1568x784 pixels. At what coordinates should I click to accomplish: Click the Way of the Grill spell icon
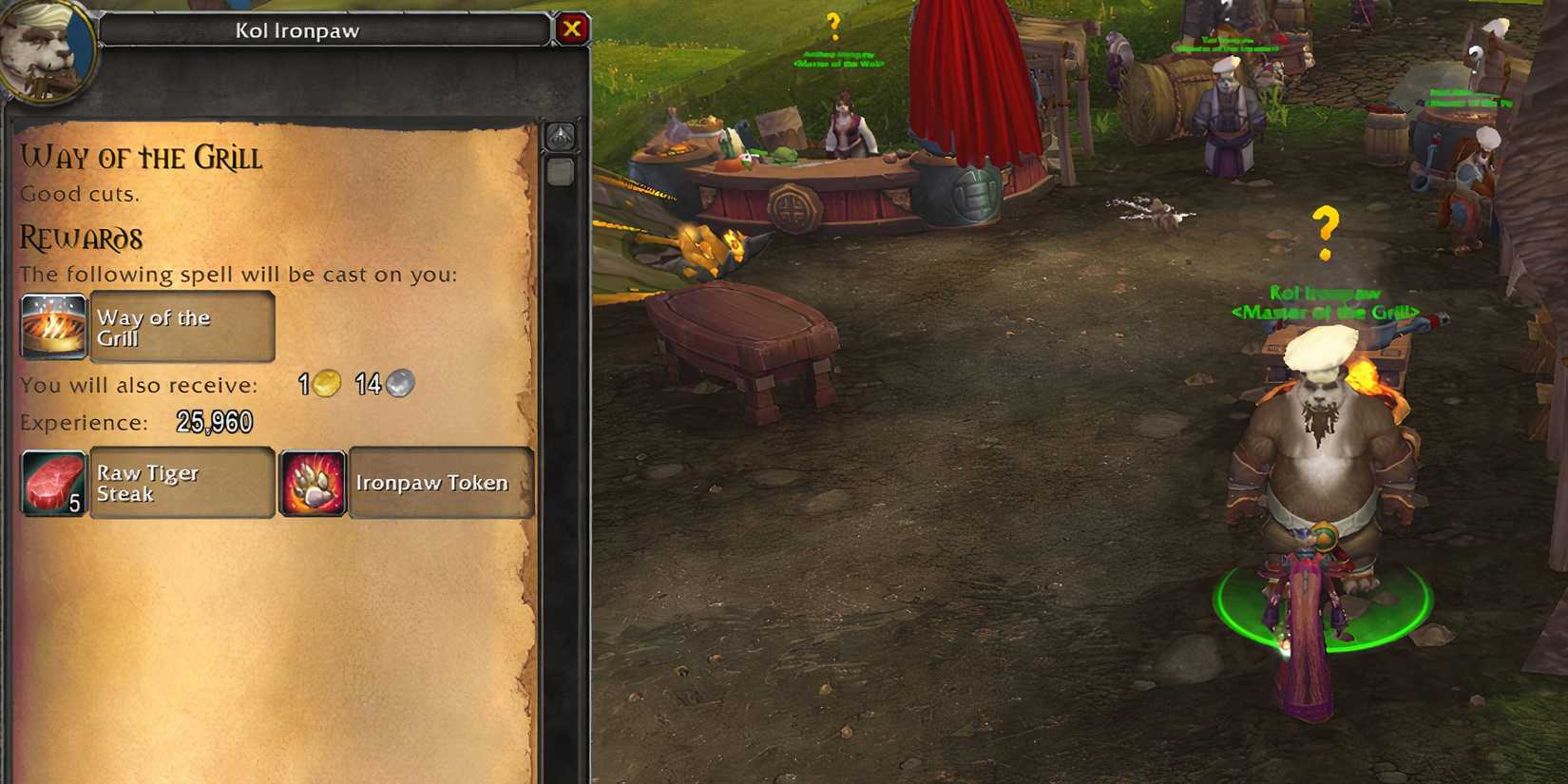point(52,326)
